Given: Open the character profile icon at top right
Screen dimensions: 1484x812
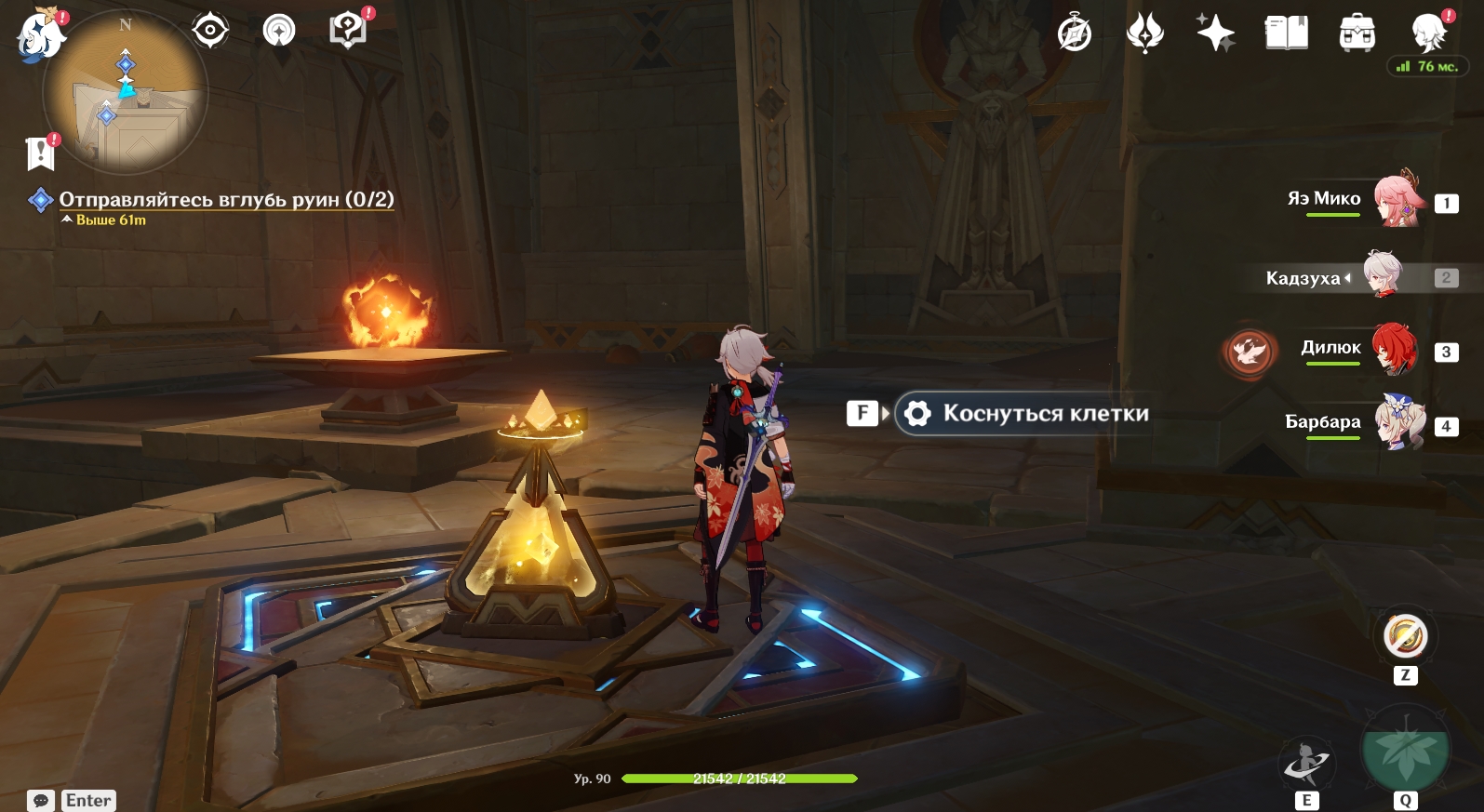Looking at the screenshot, I should pyautogui.click(x=1428, y=33).
